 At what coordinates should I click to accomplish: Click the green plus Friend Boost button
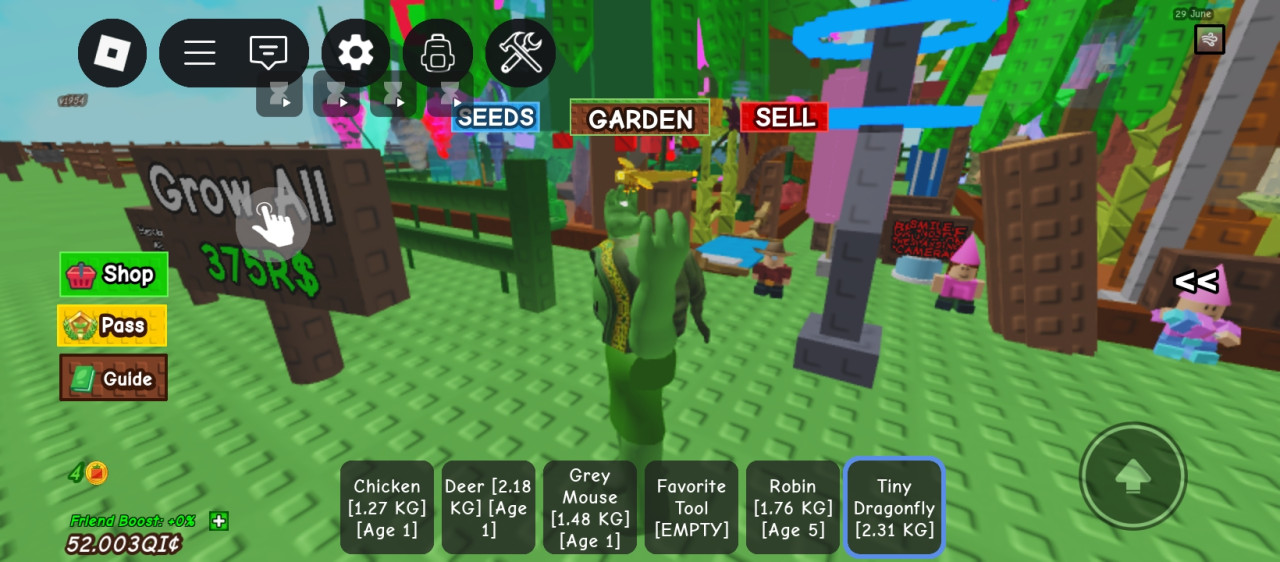tap(219, 521)
